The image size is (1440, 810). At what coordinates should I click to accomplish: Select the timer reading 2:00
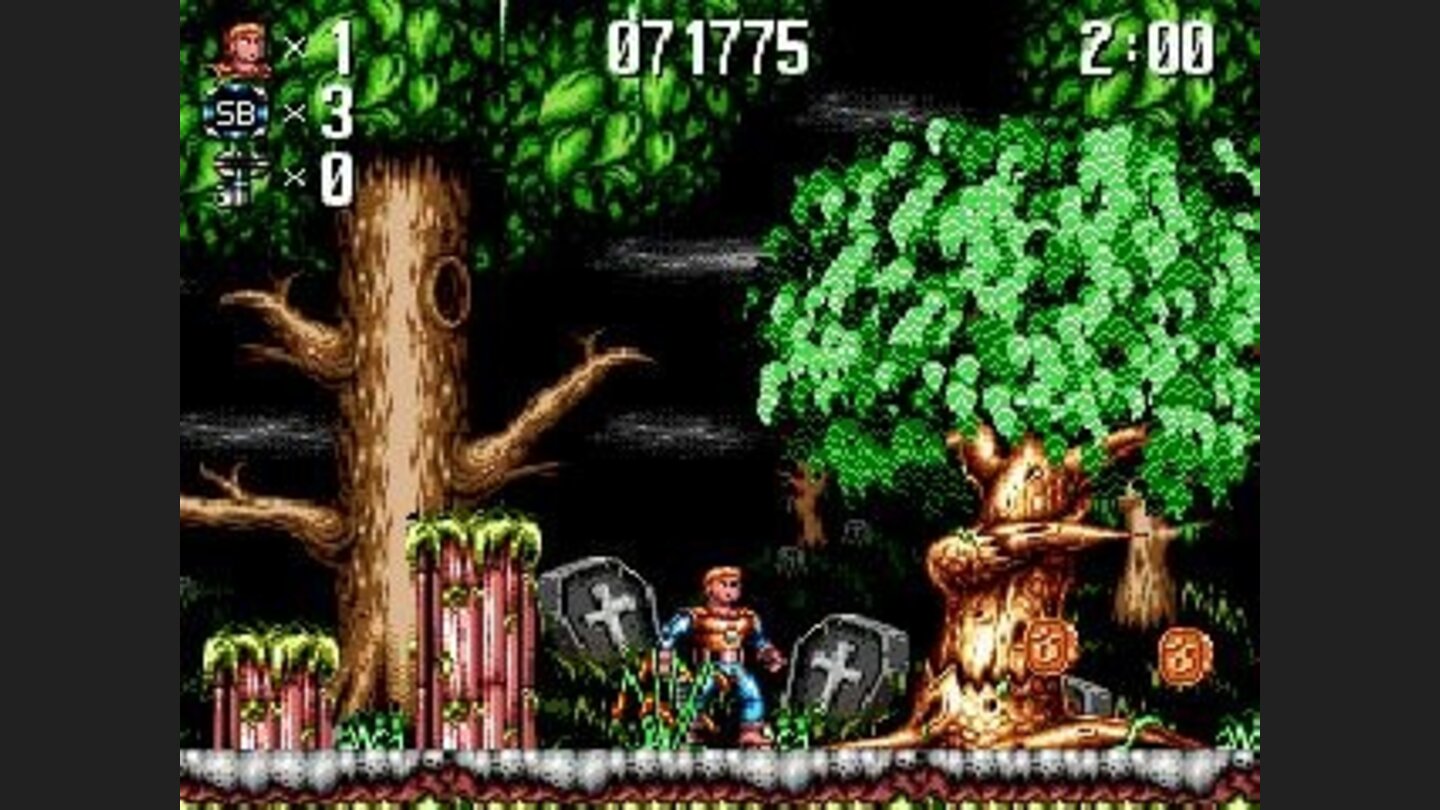pos(1146,47)
